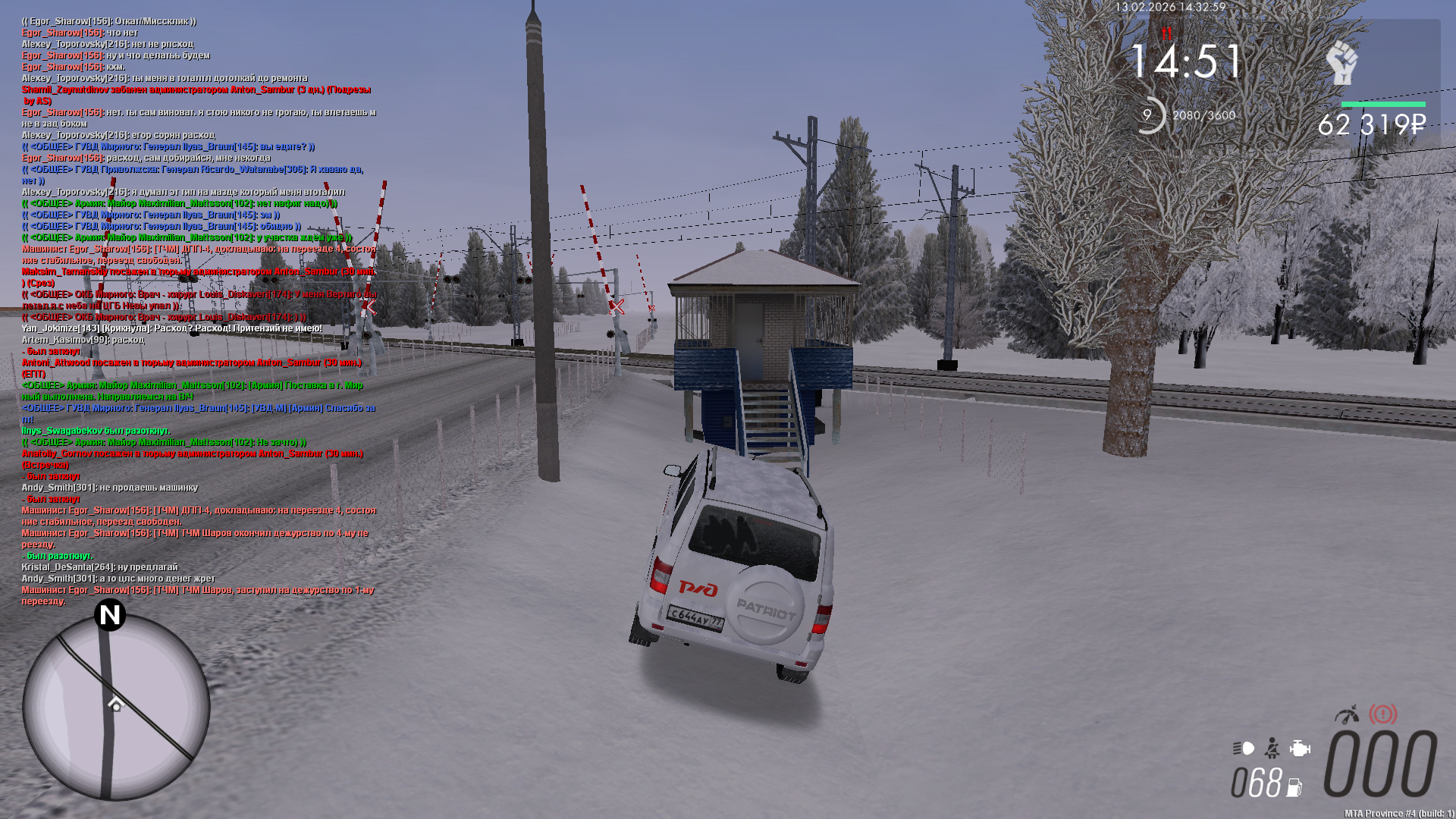
Task: Toggle the headlights indicator icon
Action: pyautogui.click(x=1244, y=748)
